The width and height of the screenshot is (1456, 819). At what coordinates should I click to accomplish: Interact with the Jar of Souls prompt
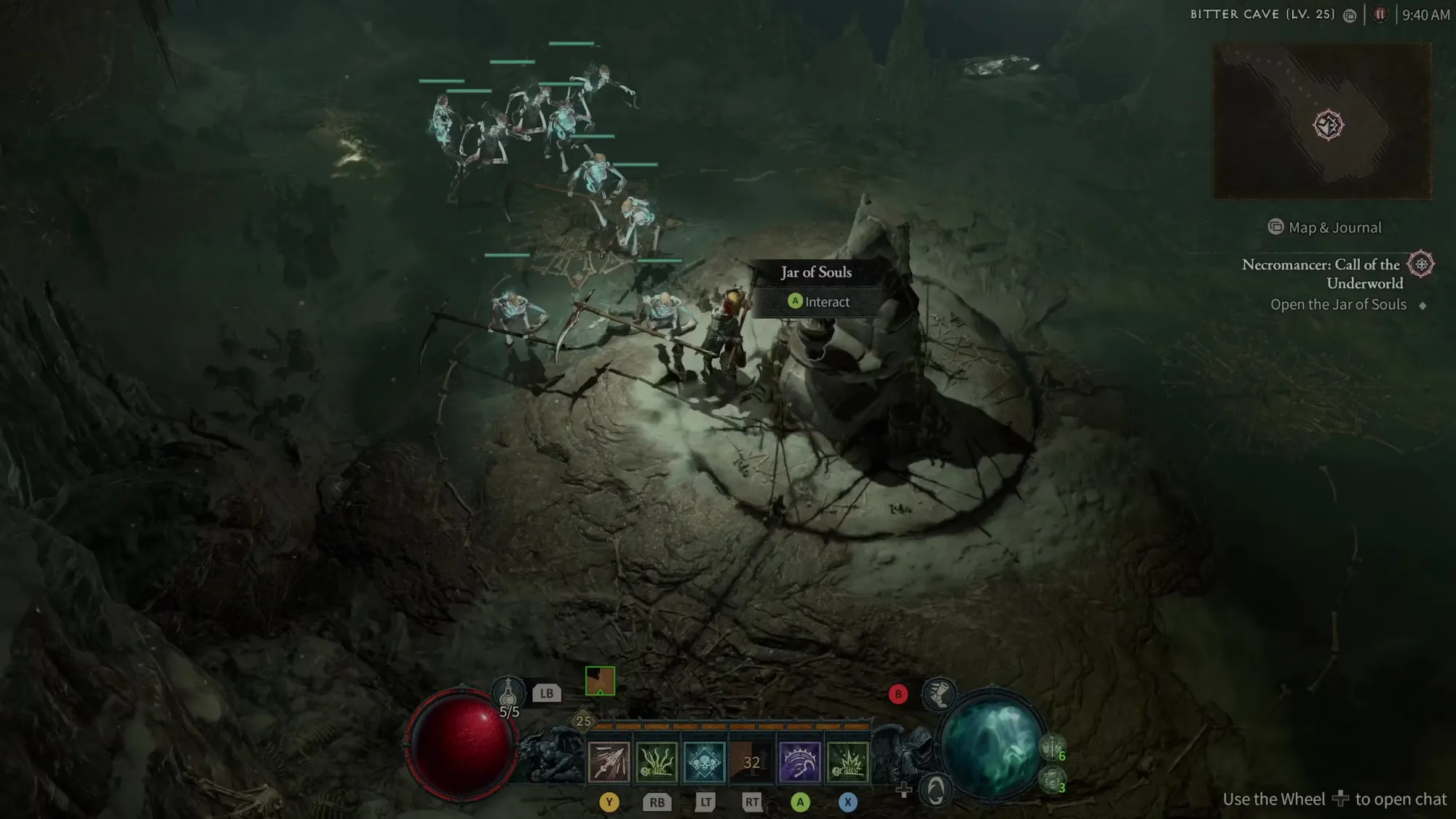click(819, 301)
